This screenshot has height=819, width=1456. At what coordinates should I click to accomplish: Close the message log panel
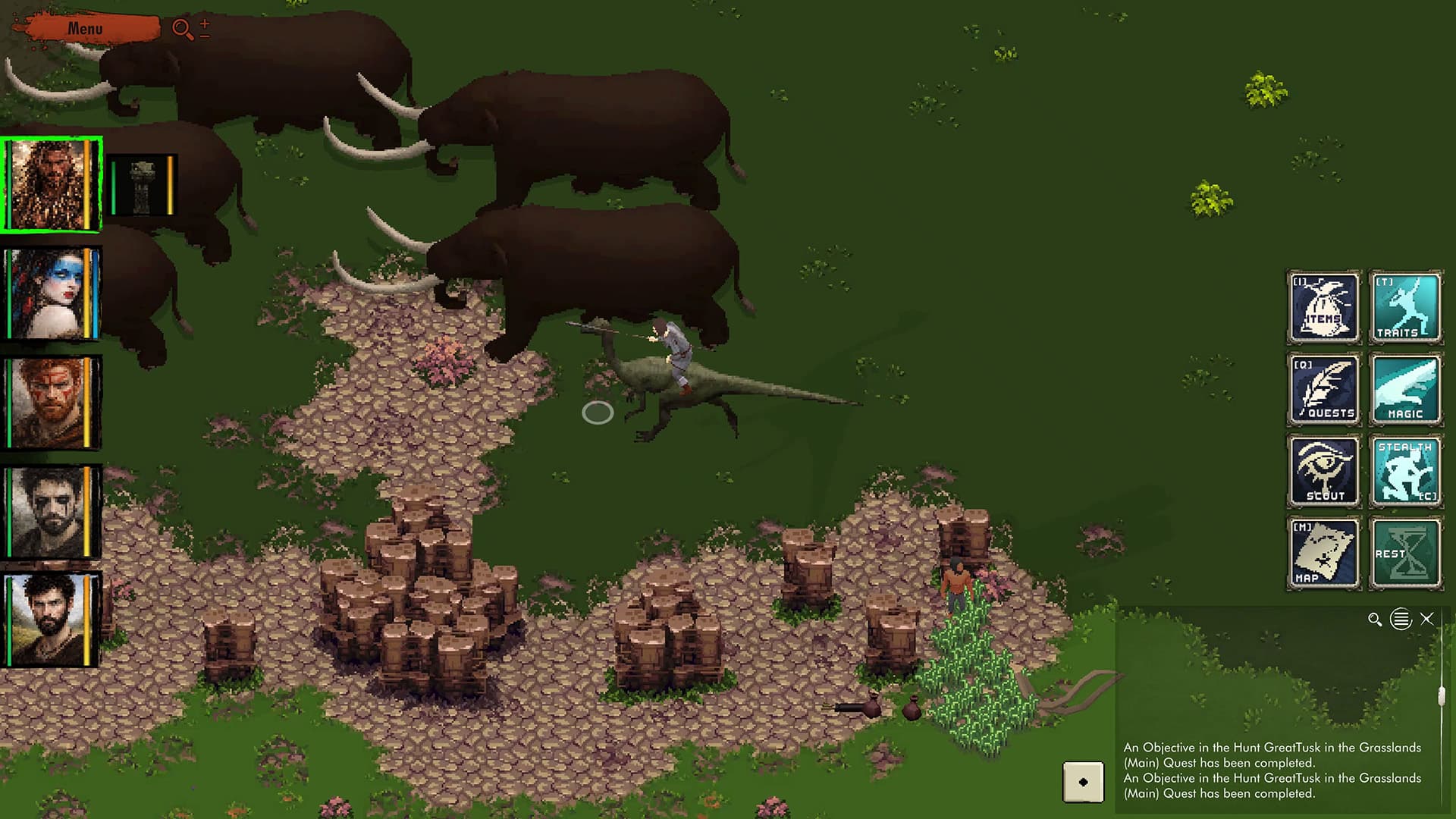(x=1426, y=619)
